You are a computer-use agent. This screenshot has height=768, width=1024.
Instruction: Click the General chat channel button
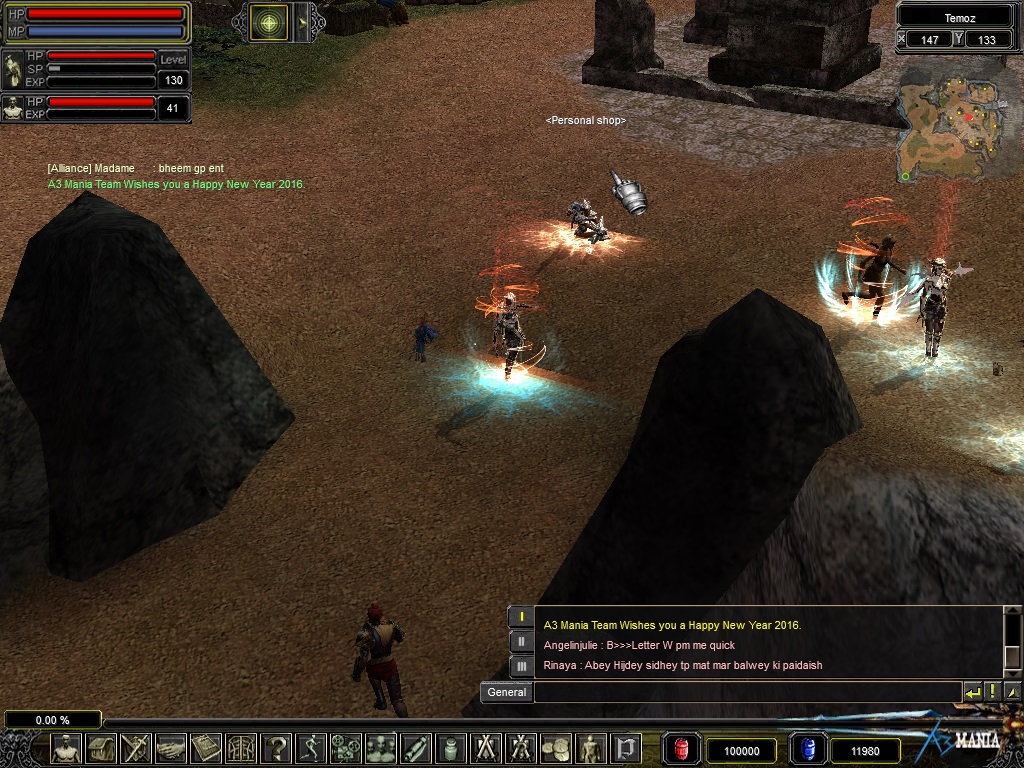pyautogui.click(x=507, y=692)
